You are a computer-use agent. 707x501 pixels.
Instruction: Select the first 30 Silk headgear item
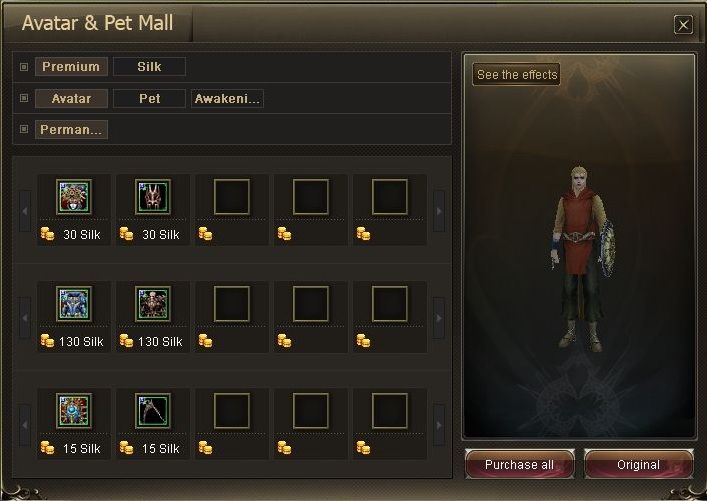[x=74, y=197]
